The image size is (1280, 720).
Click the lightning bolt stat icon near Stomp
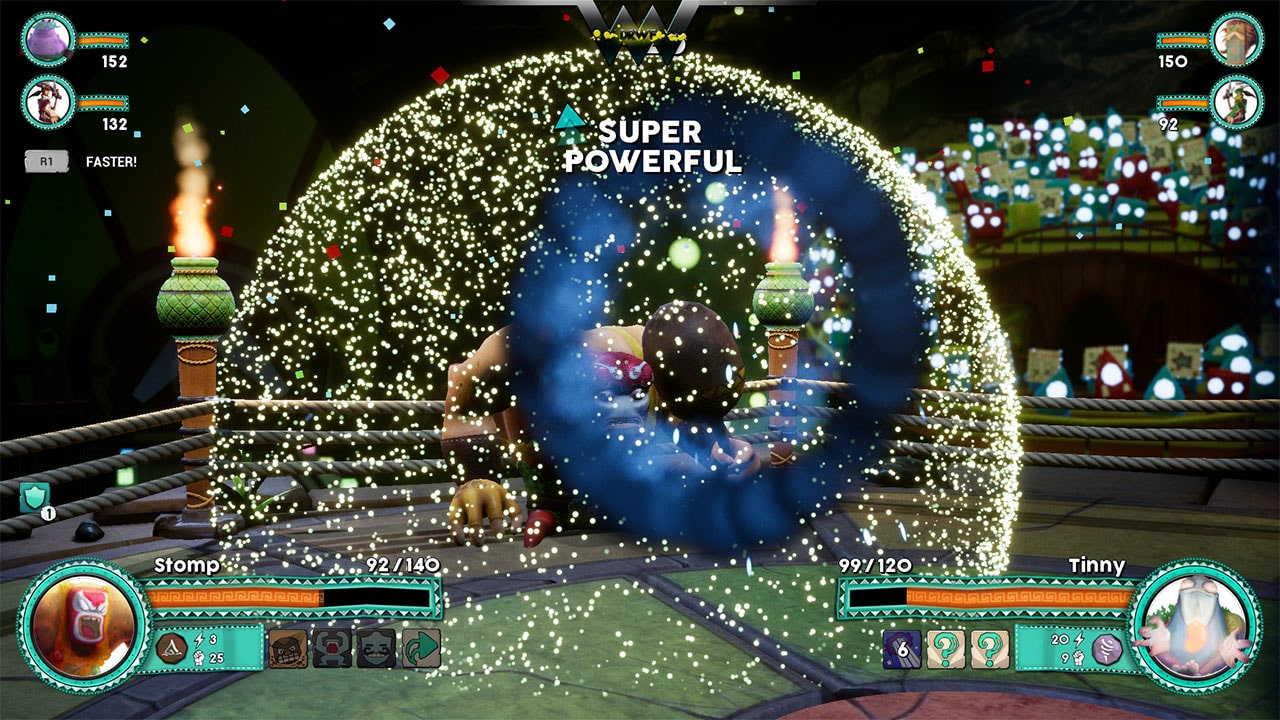click(197, 638)
